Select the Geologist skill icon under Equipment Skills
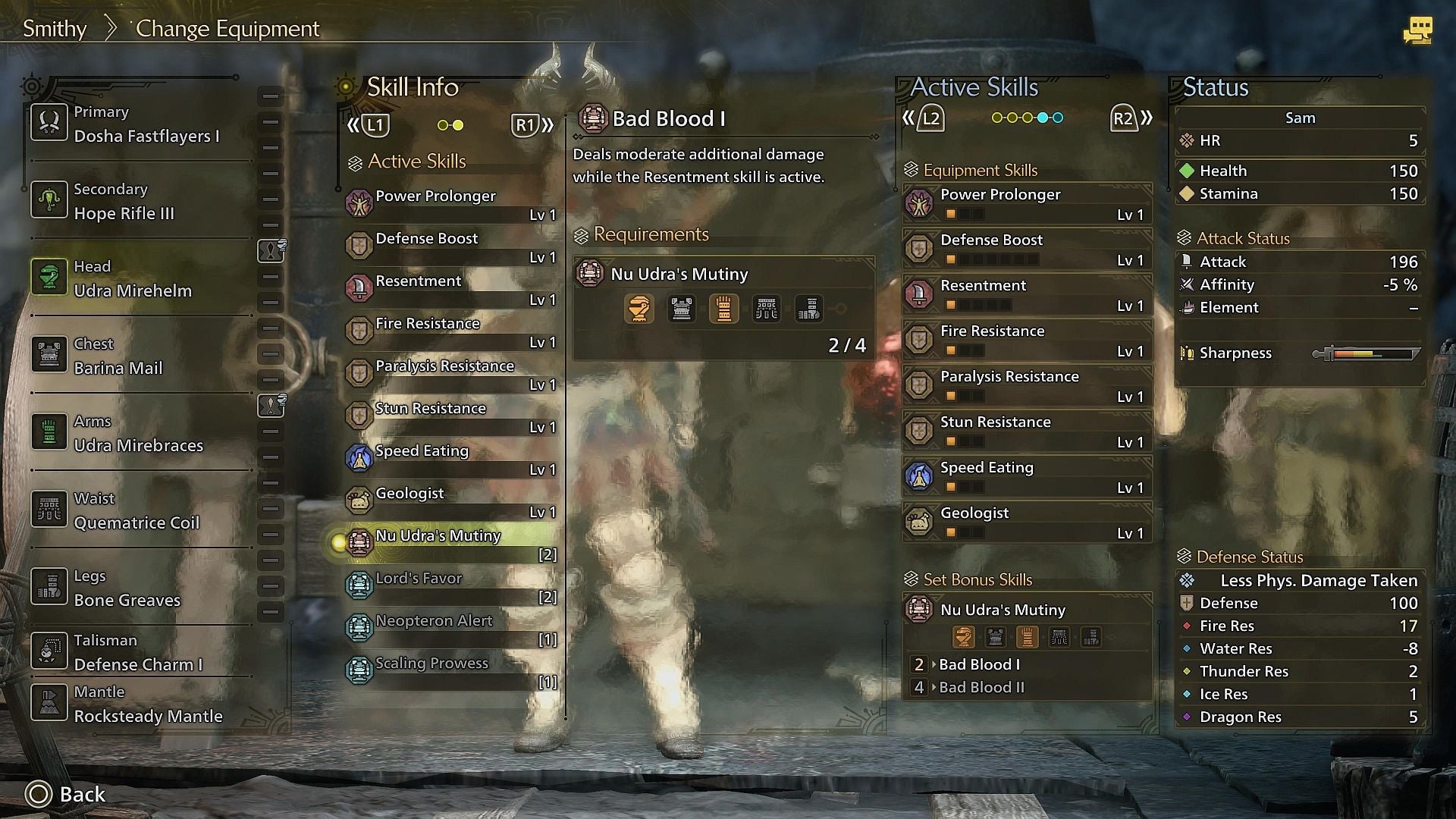The image size is (1456, 819). pyautogui.click(x=920, y=522)
